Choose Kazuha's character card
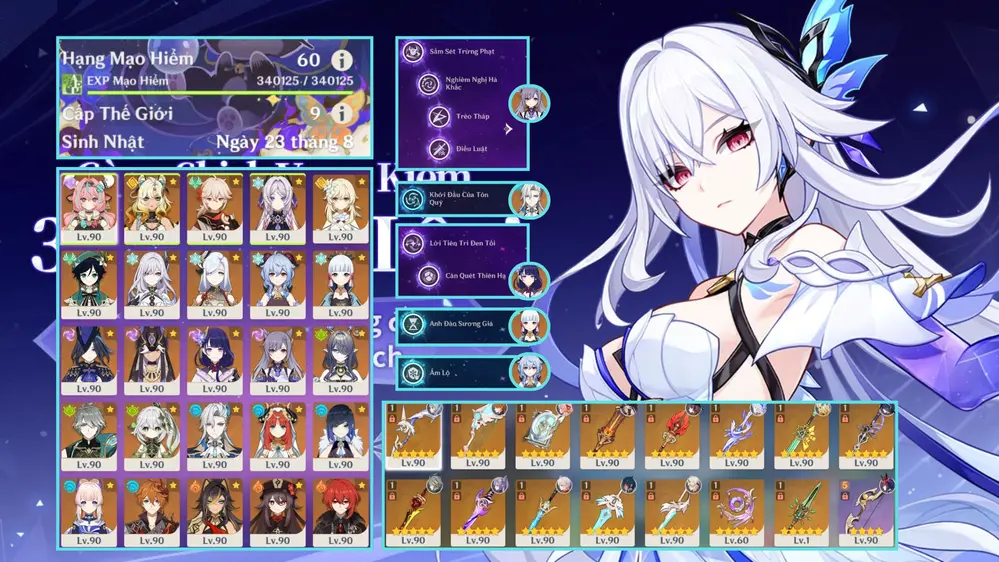999x562 pixels. [x=213, y=205]
